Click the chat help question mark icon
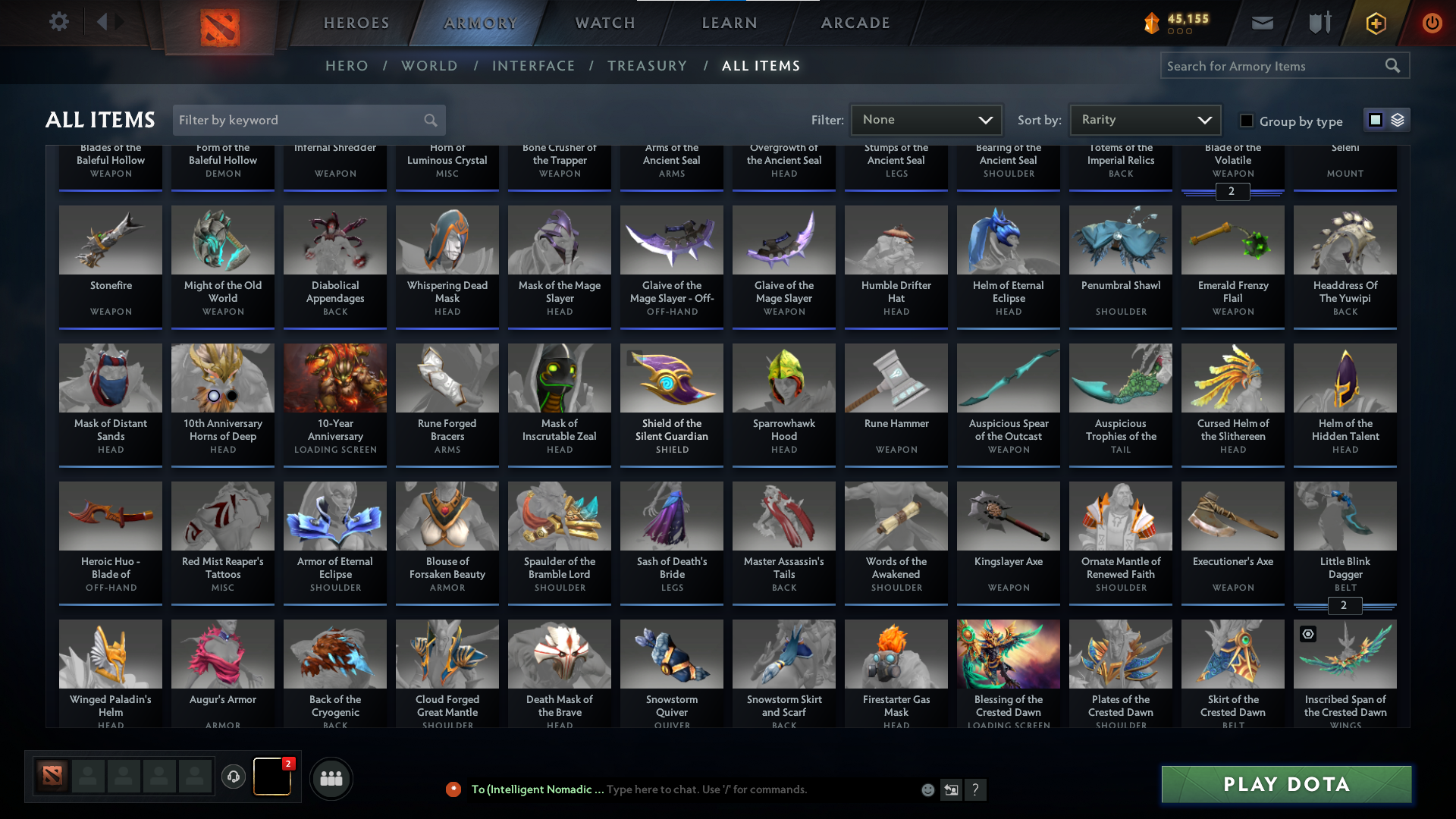 point(976,789)
